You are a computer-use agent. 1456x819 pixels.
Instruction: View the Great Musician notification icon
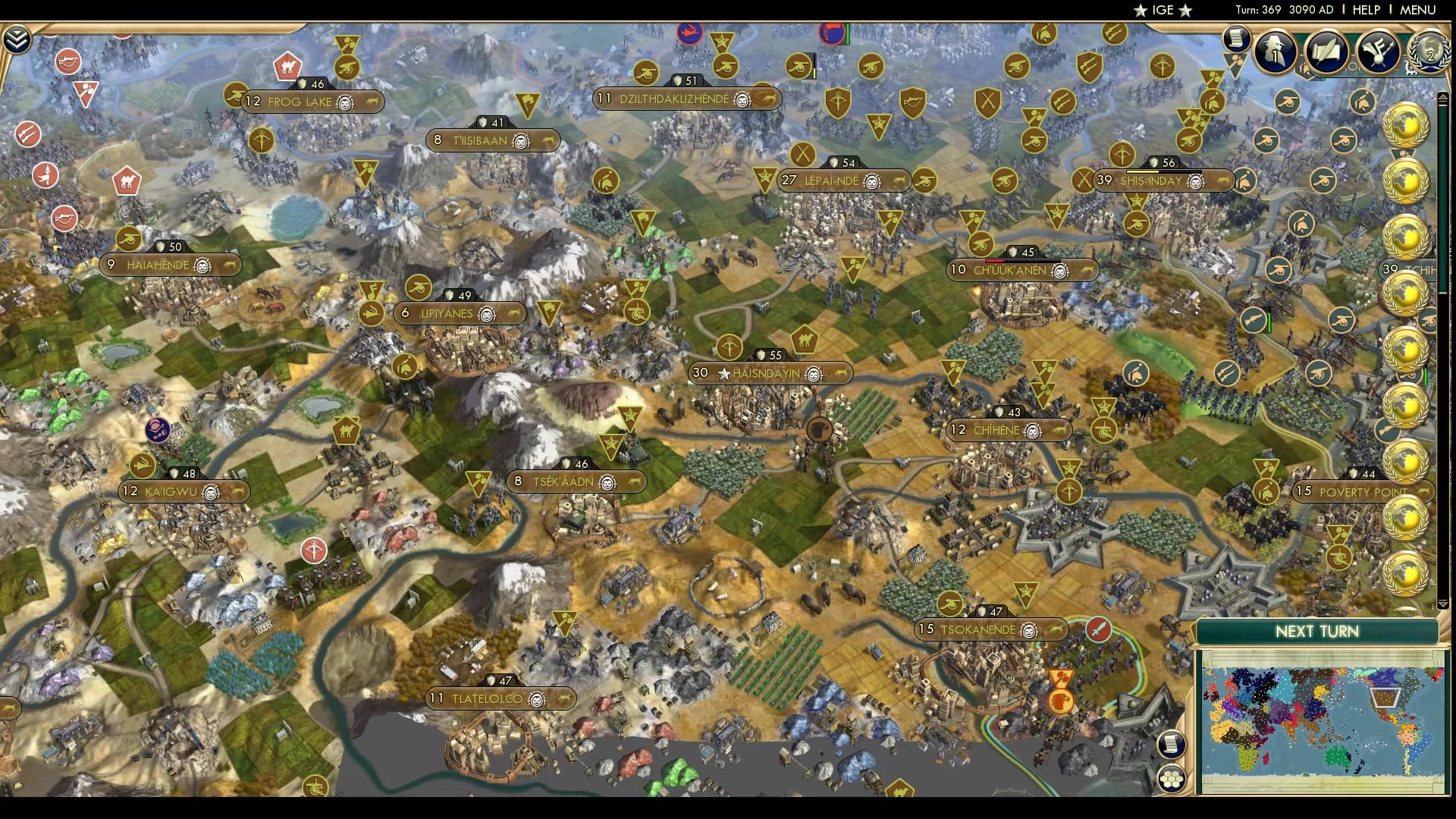click(x=1378, y=51)
